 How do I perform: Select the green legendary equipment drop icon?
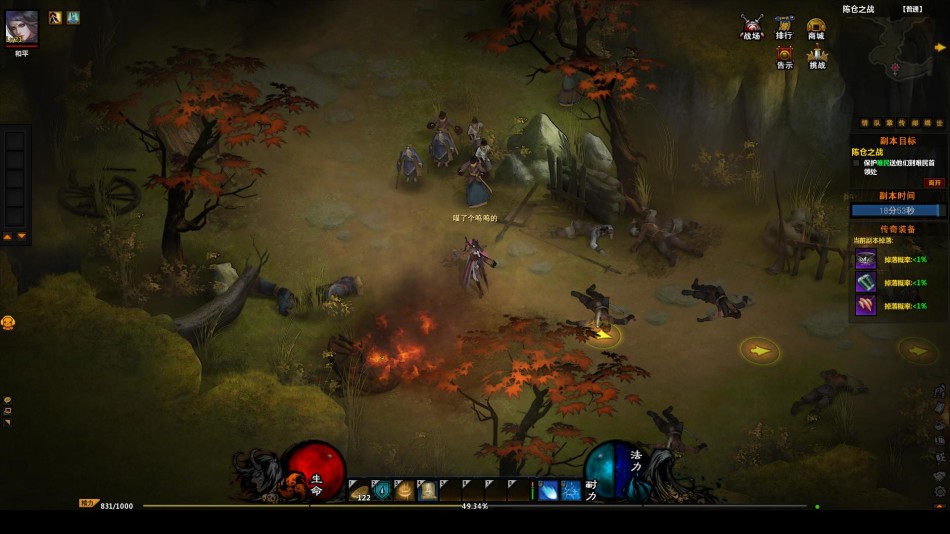[x=865, y=282]
